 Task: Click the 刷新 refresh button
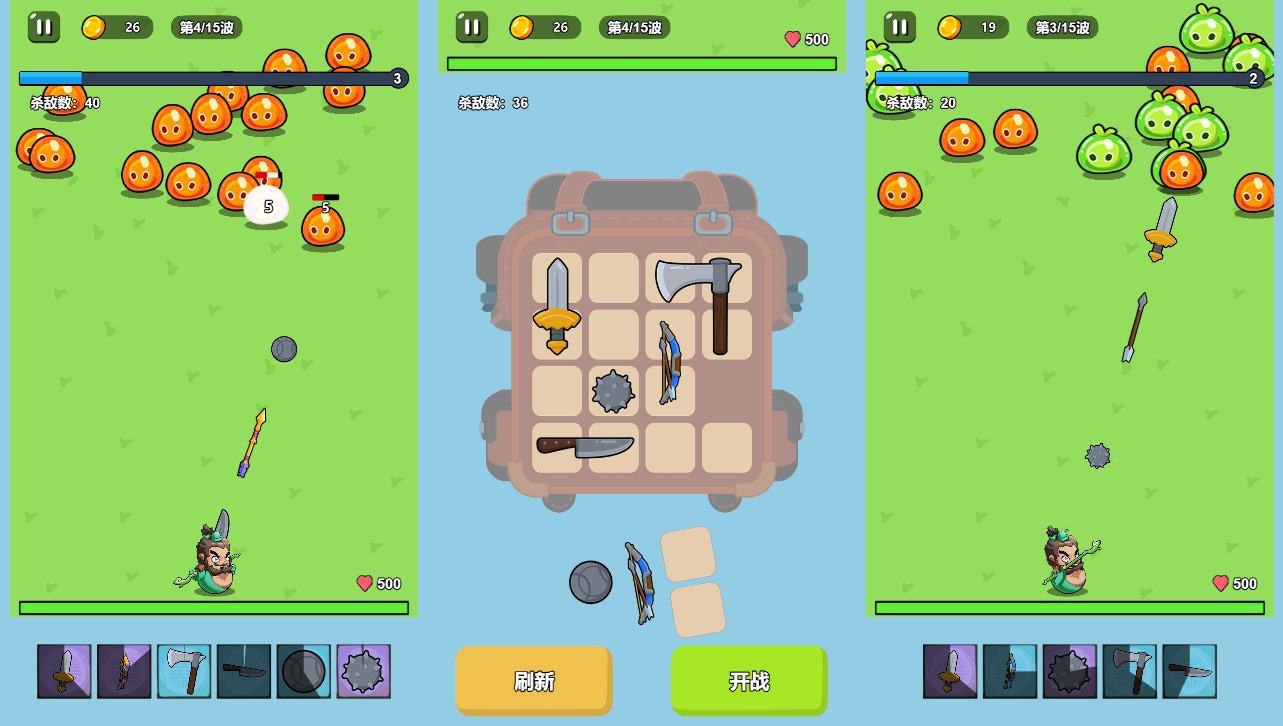coord(533,681)
